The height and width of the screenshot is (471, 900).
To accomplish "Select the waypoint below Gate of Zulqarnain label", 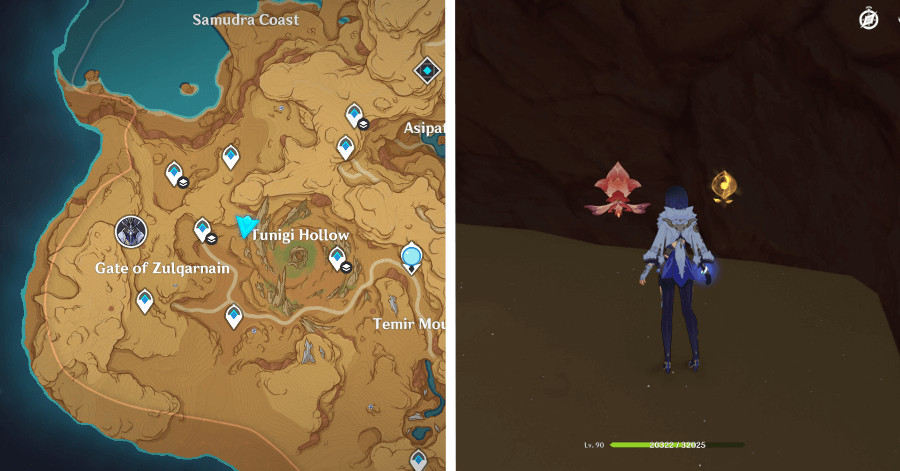I will click(x=145, y=299).
